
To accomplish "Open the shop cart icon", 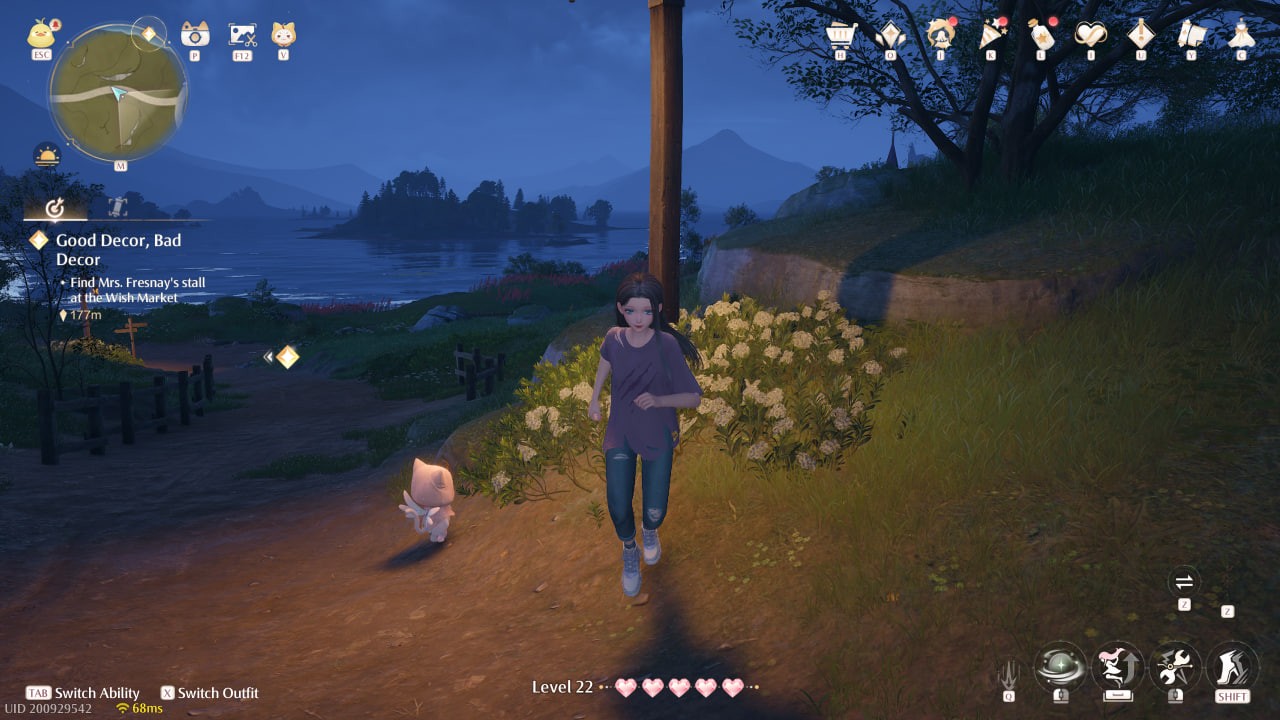I will click(840, 35).
